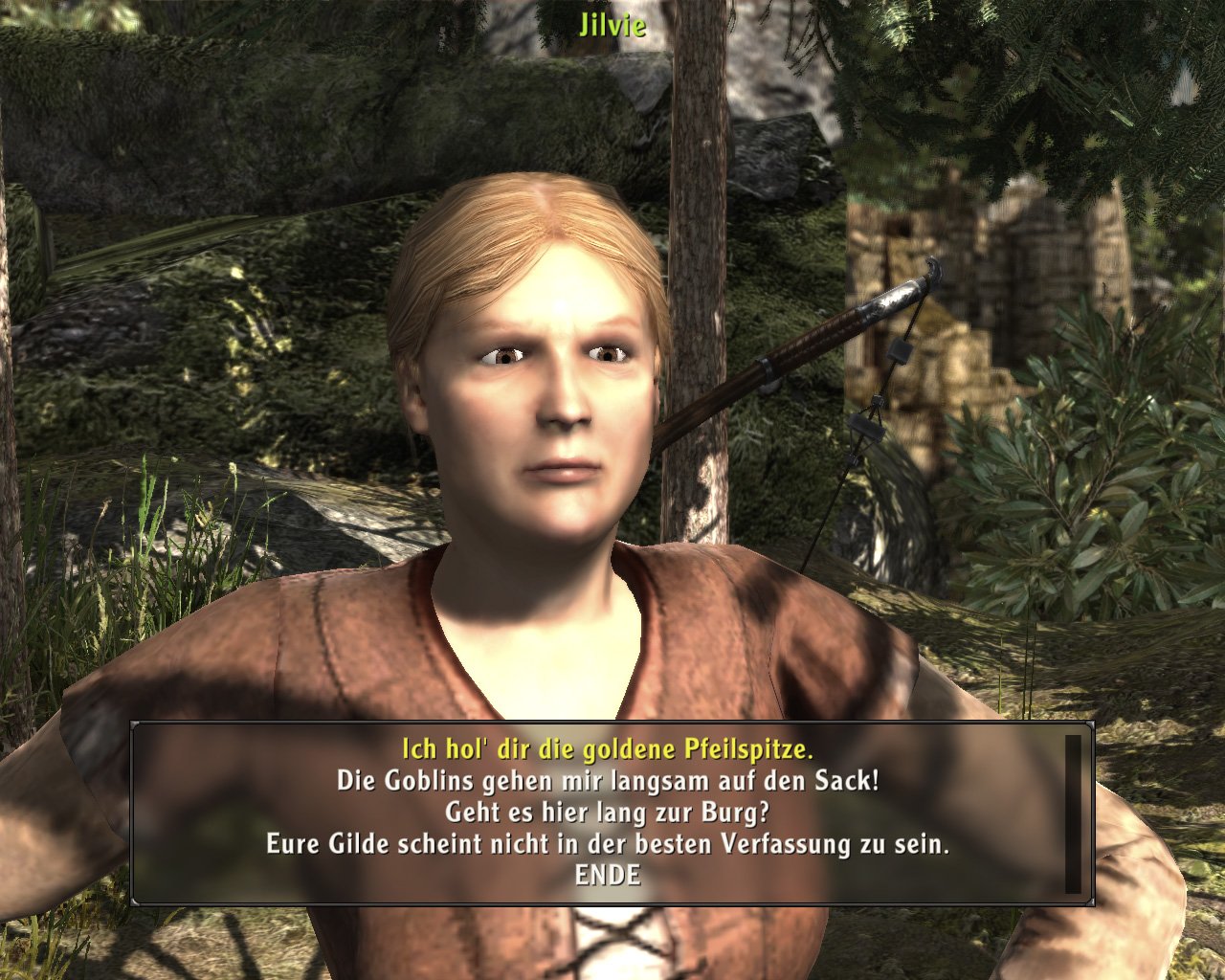Select the reply about Goblins
1225x980 pixels.
coord(608,781)
